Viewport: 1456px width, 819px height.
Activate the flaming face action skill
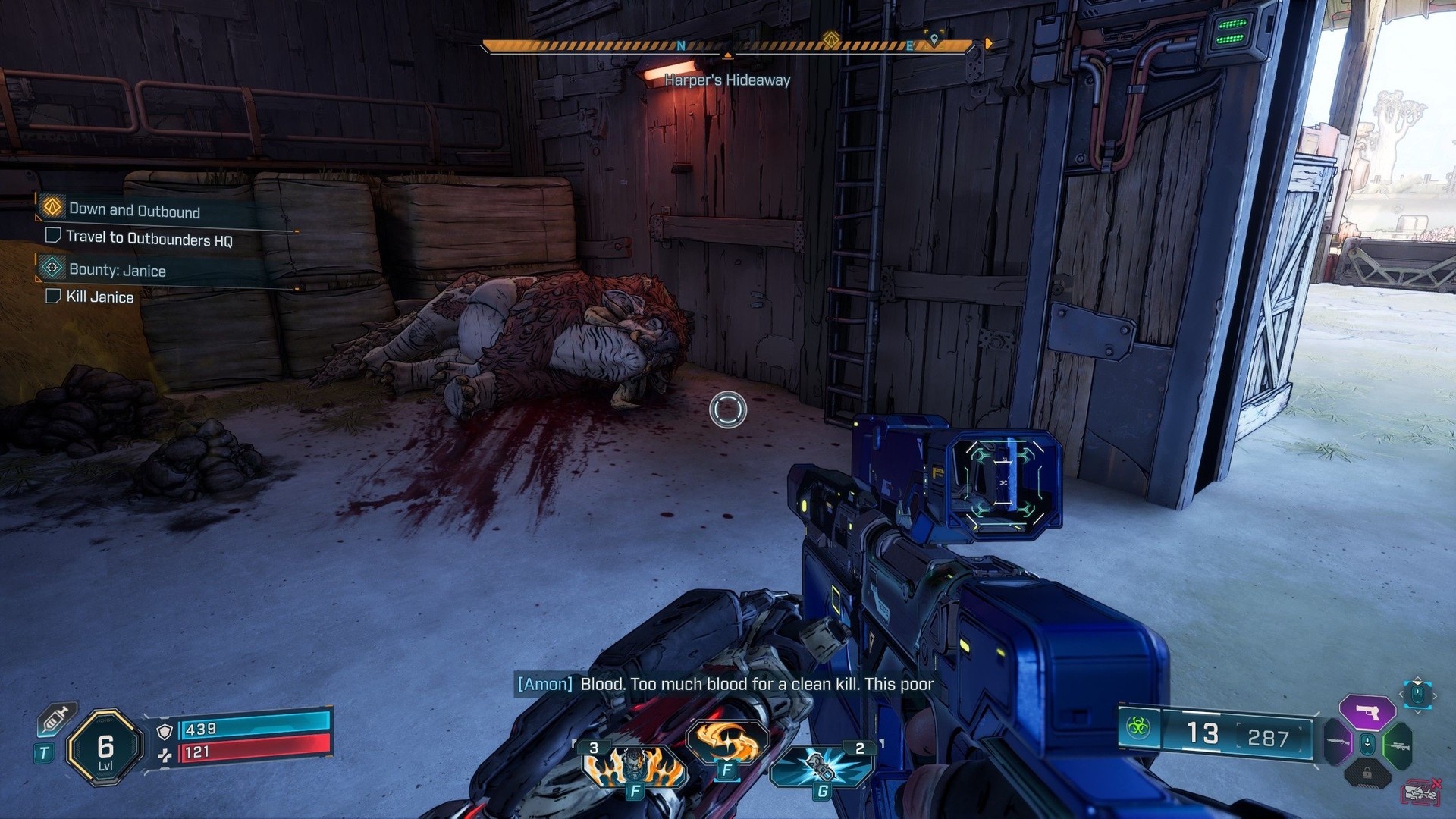[633, 766]
